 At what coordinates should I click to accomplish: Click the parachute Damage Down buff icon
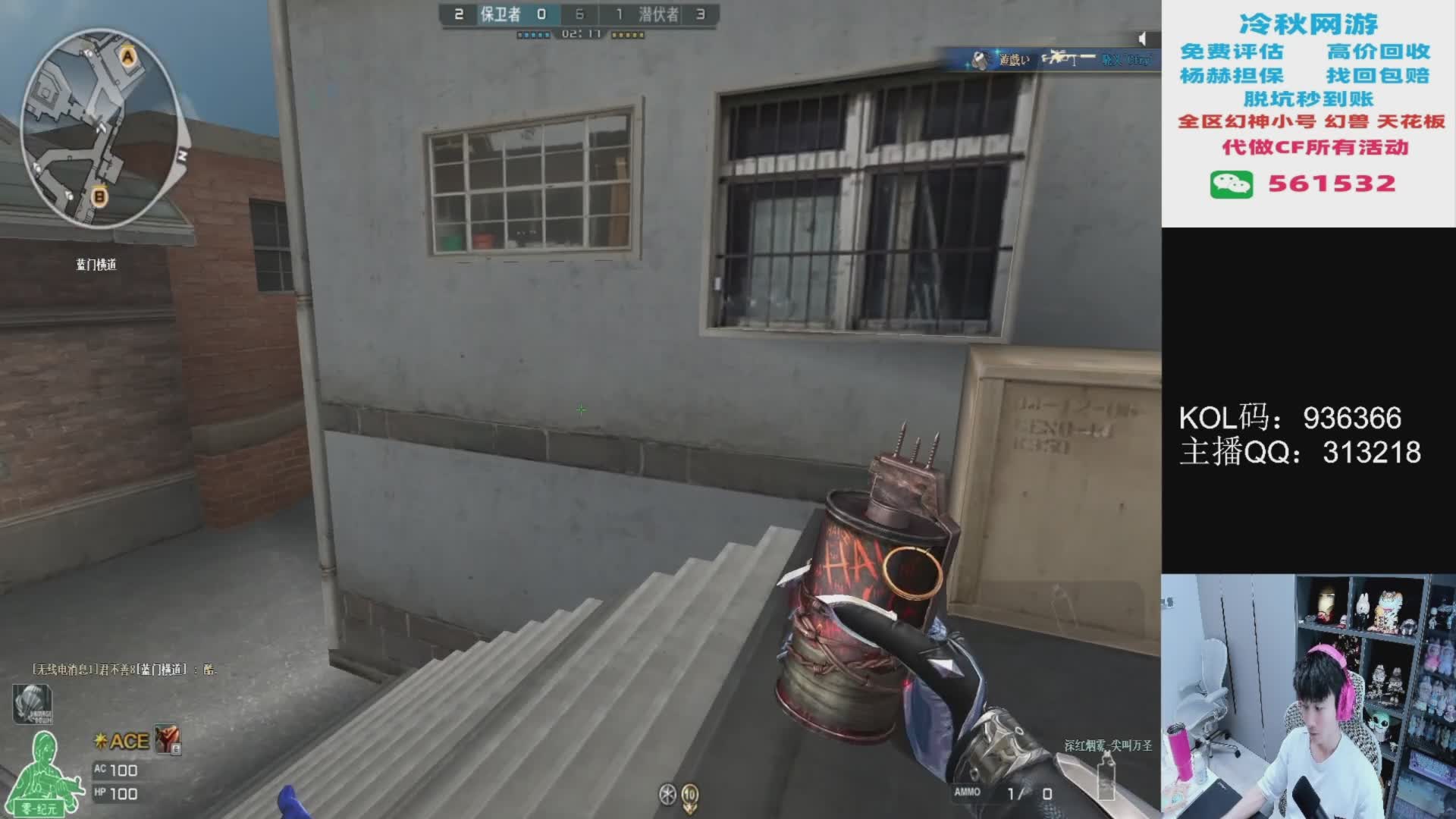(32, 703)
